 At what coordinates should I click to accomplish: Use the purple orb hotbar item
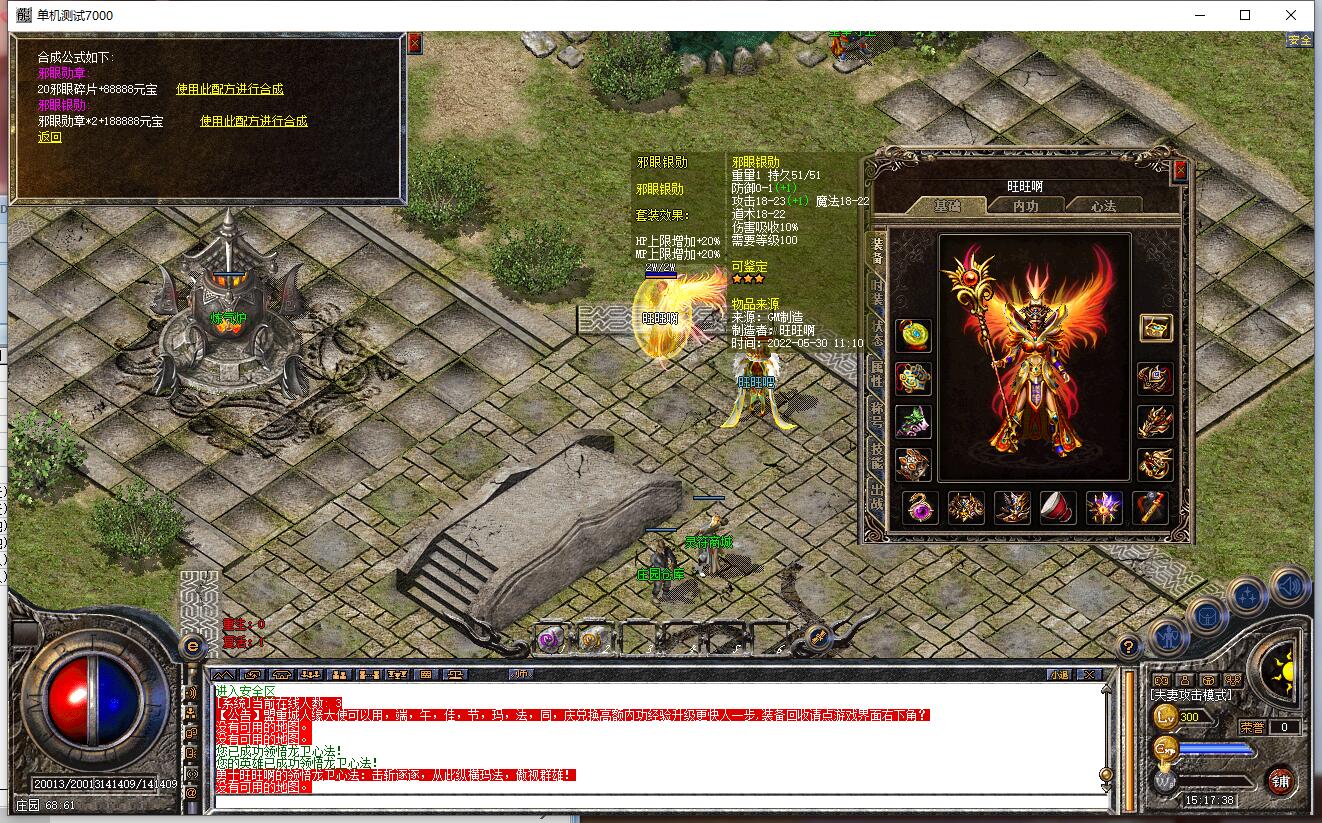point(549,637)
